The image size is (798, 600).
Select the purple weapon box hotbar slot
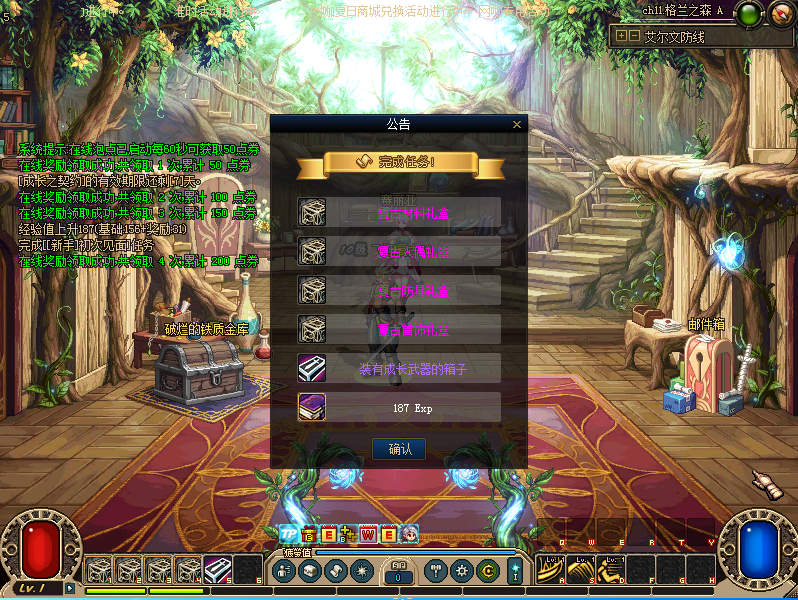click(x=218, y=570)
